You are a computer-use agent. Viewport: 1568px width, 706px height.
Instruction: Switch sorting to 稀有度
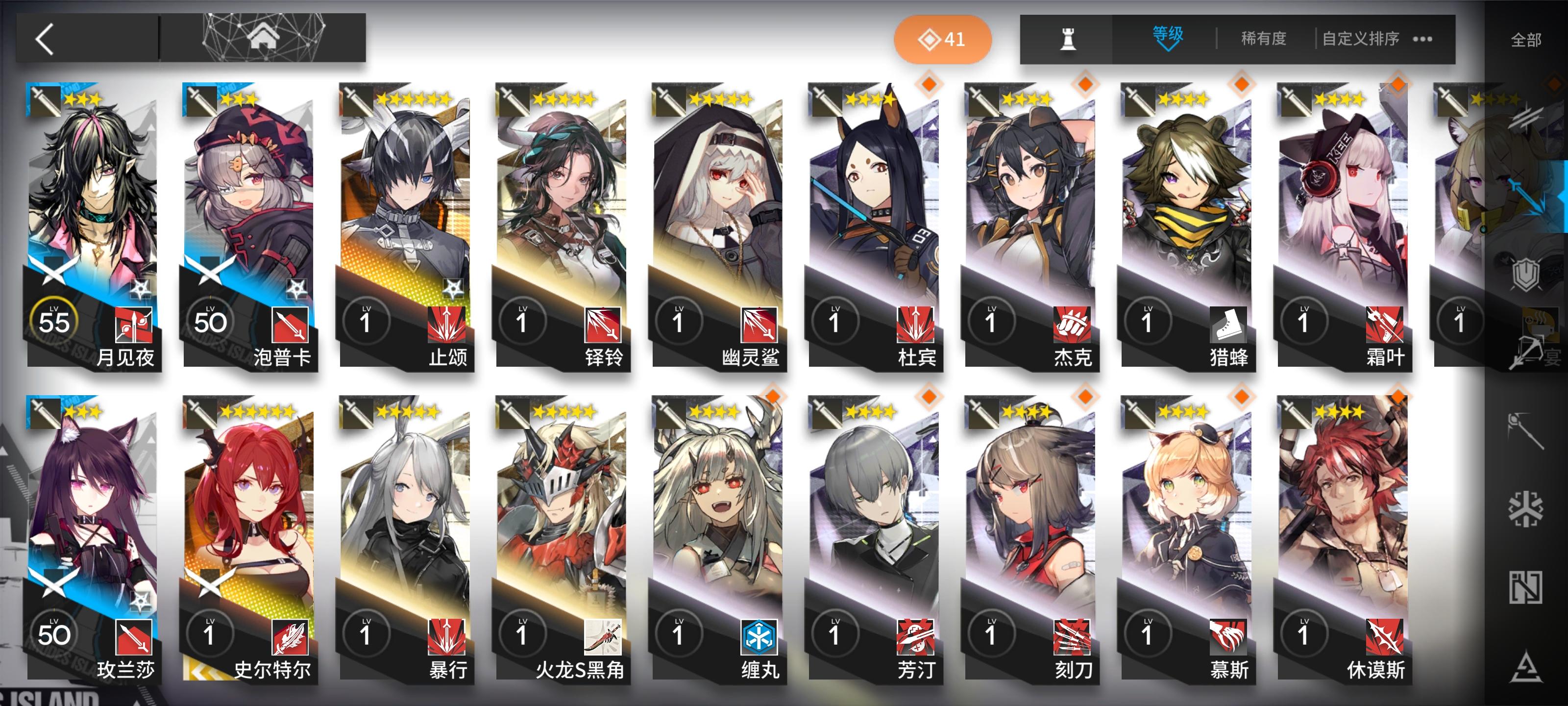tap(1264, 38)
